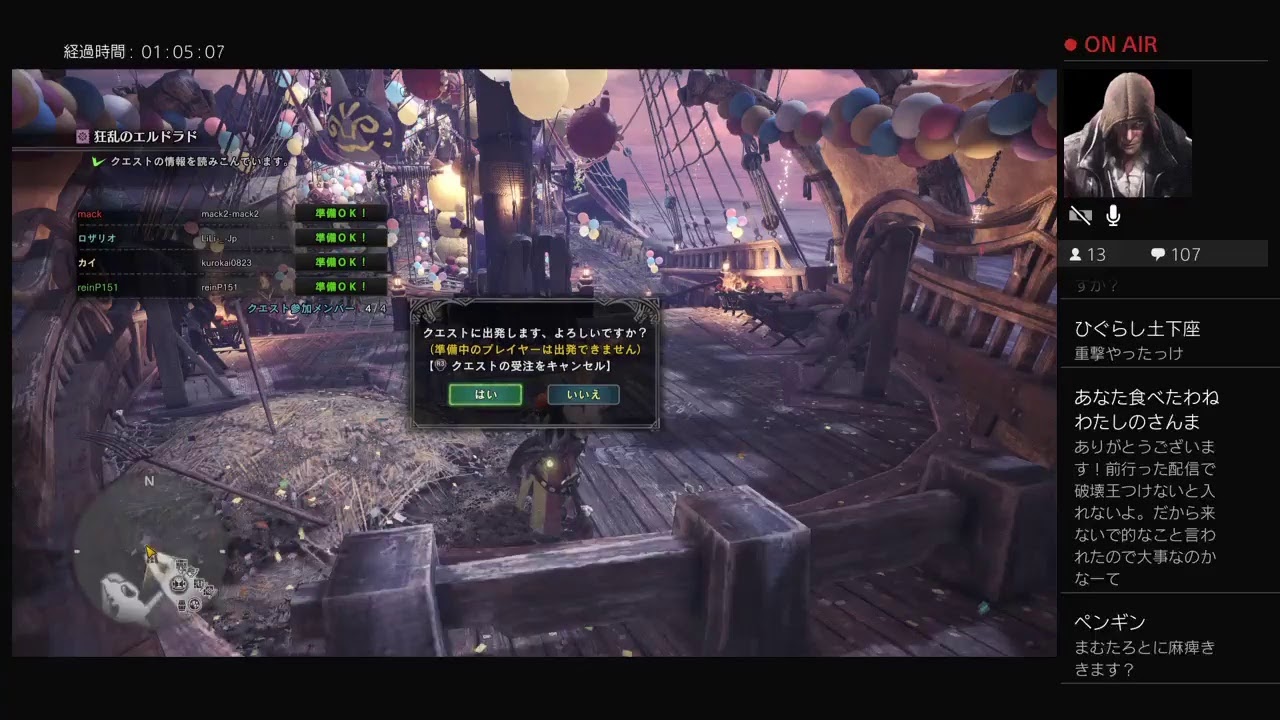Click the broadcaster thumbnail image
This screenshot has height=720, width=1280.
click(1128, 132)
